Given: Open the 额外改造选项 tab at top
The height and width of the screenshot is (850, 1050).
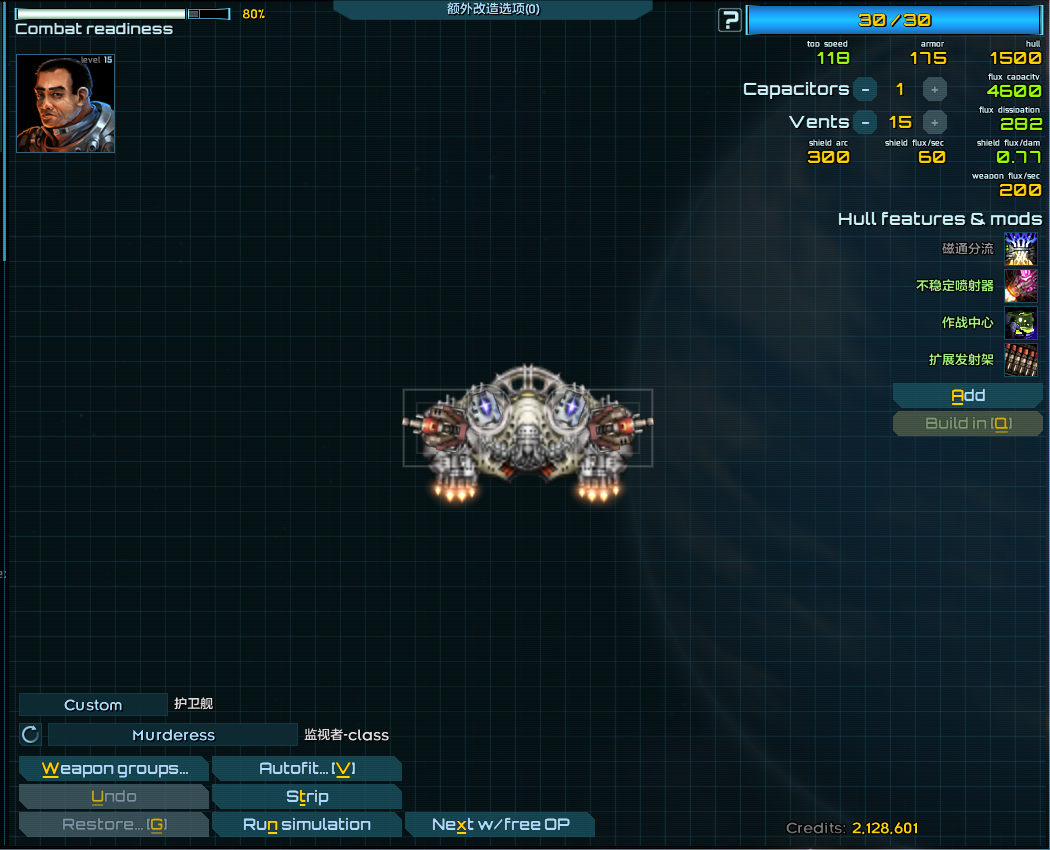Looking at the screenshot, I should tap(493, 9).
